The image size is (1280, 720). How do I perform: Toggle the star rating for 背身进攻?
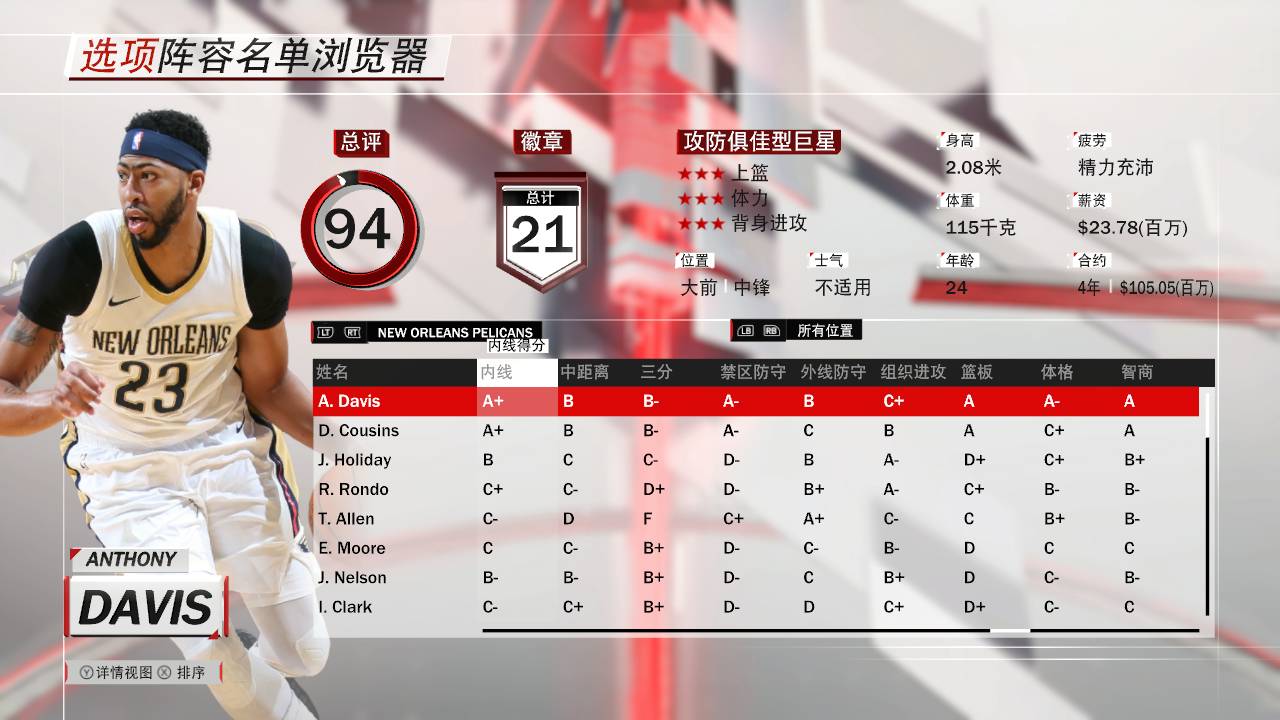700,225
